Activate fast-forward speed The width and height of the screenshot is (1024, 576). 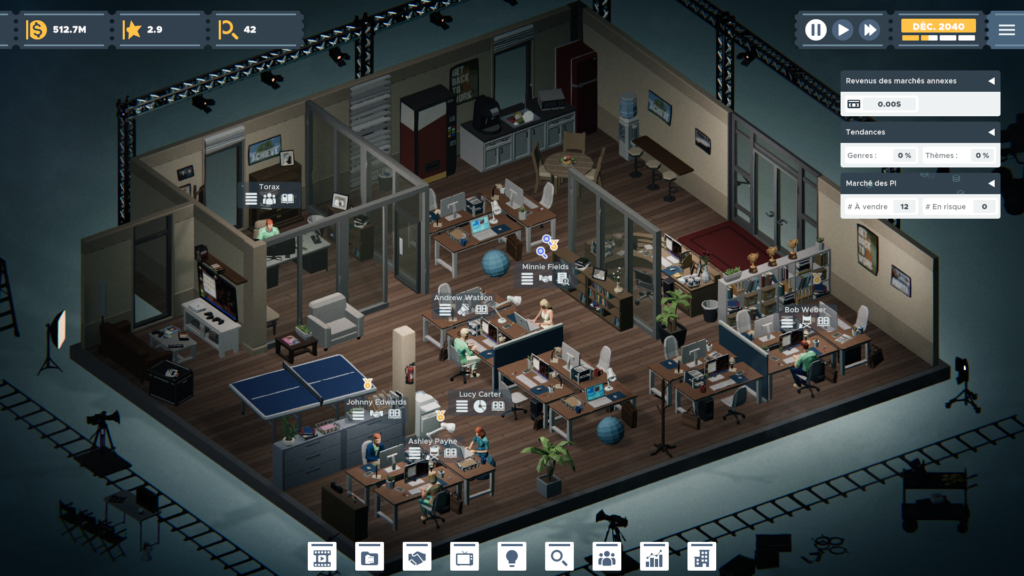tap(870, 30)
